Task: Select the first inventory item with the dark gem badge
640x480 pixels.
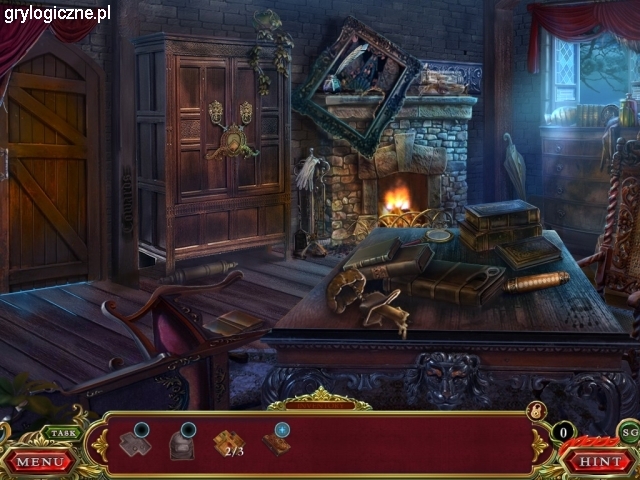Action: pos(135,441)
